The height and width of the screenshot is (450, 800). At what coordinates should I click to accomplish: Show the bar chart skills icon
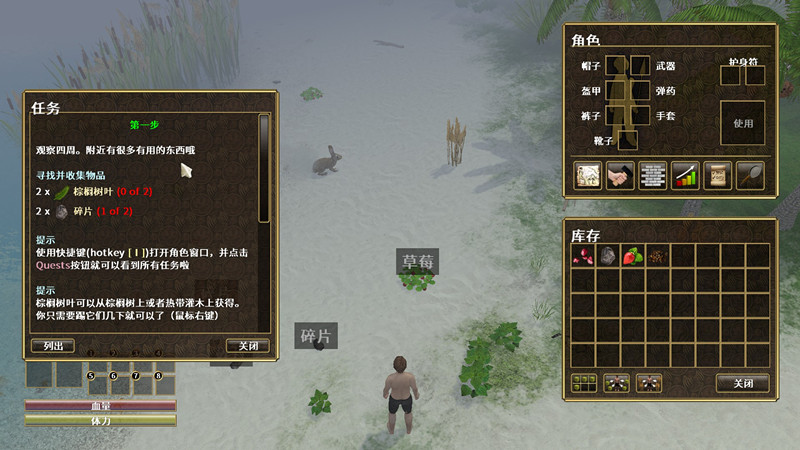tap(685, 175)
